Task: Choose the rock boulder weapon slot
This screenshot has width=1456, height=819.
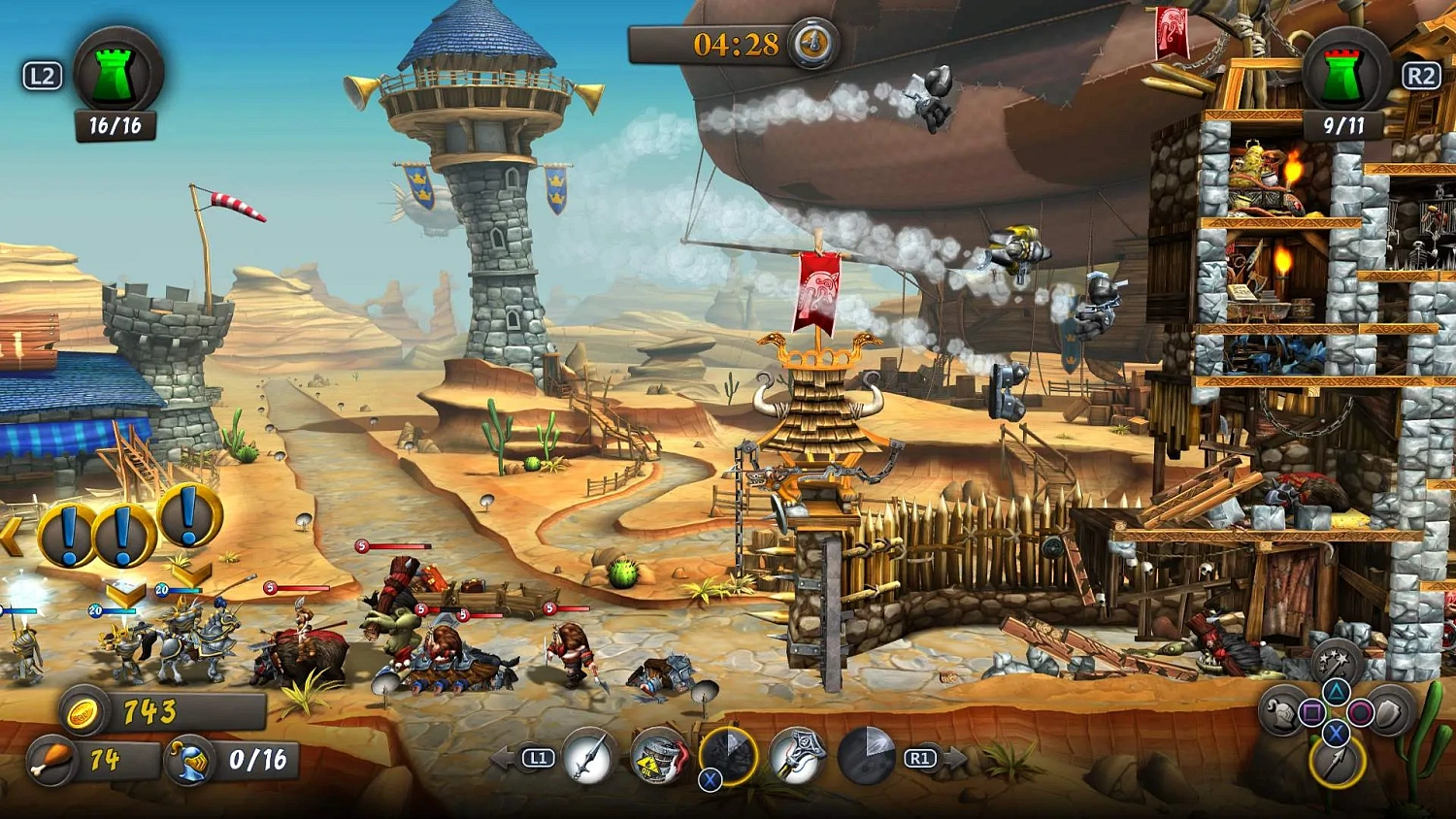Action: pos(730,754)
